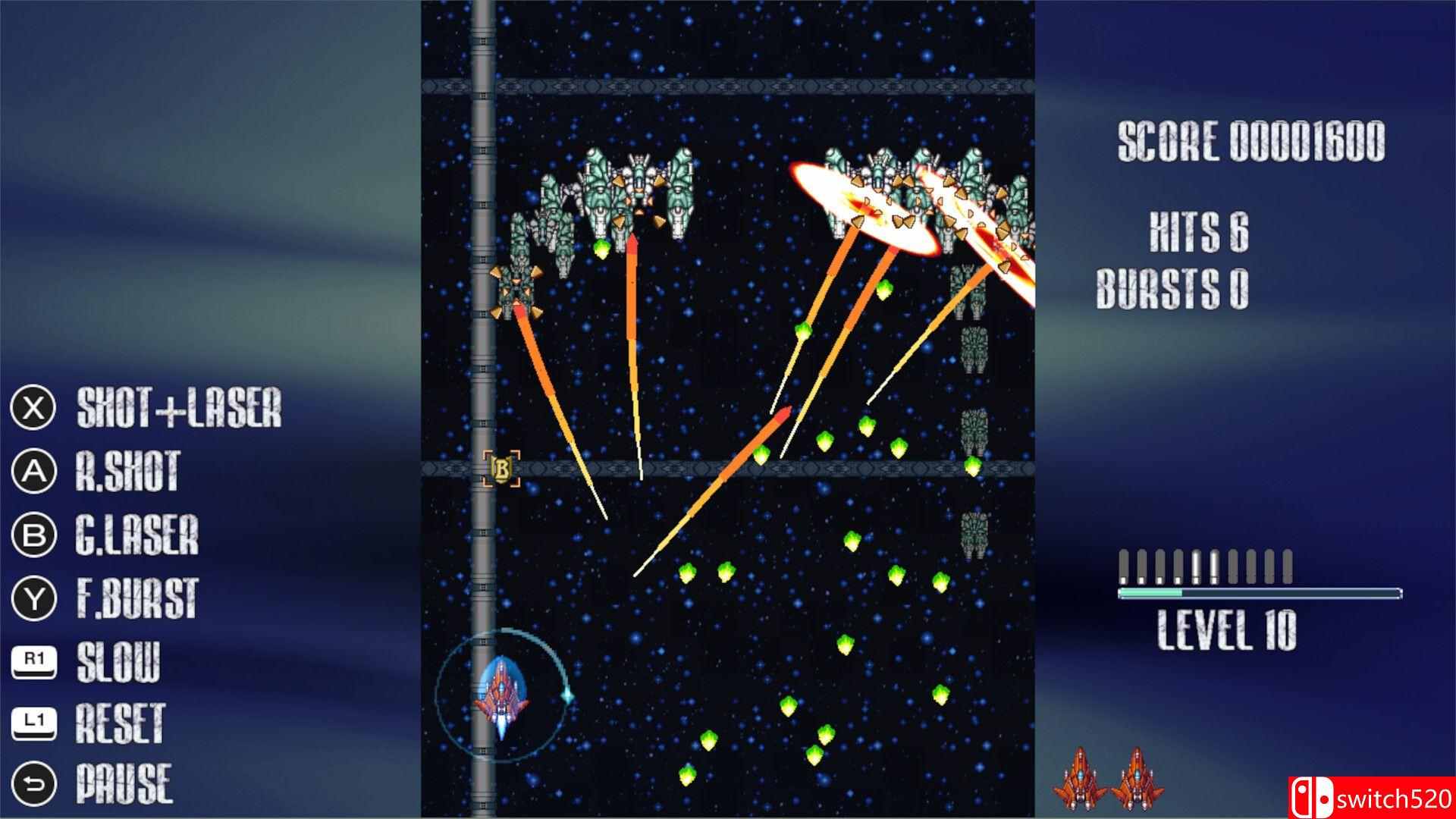The height and width of the screenshot is (819, 1456).
Task: Click the R1 SLOW control icon
Action: [x=33, y=659]
